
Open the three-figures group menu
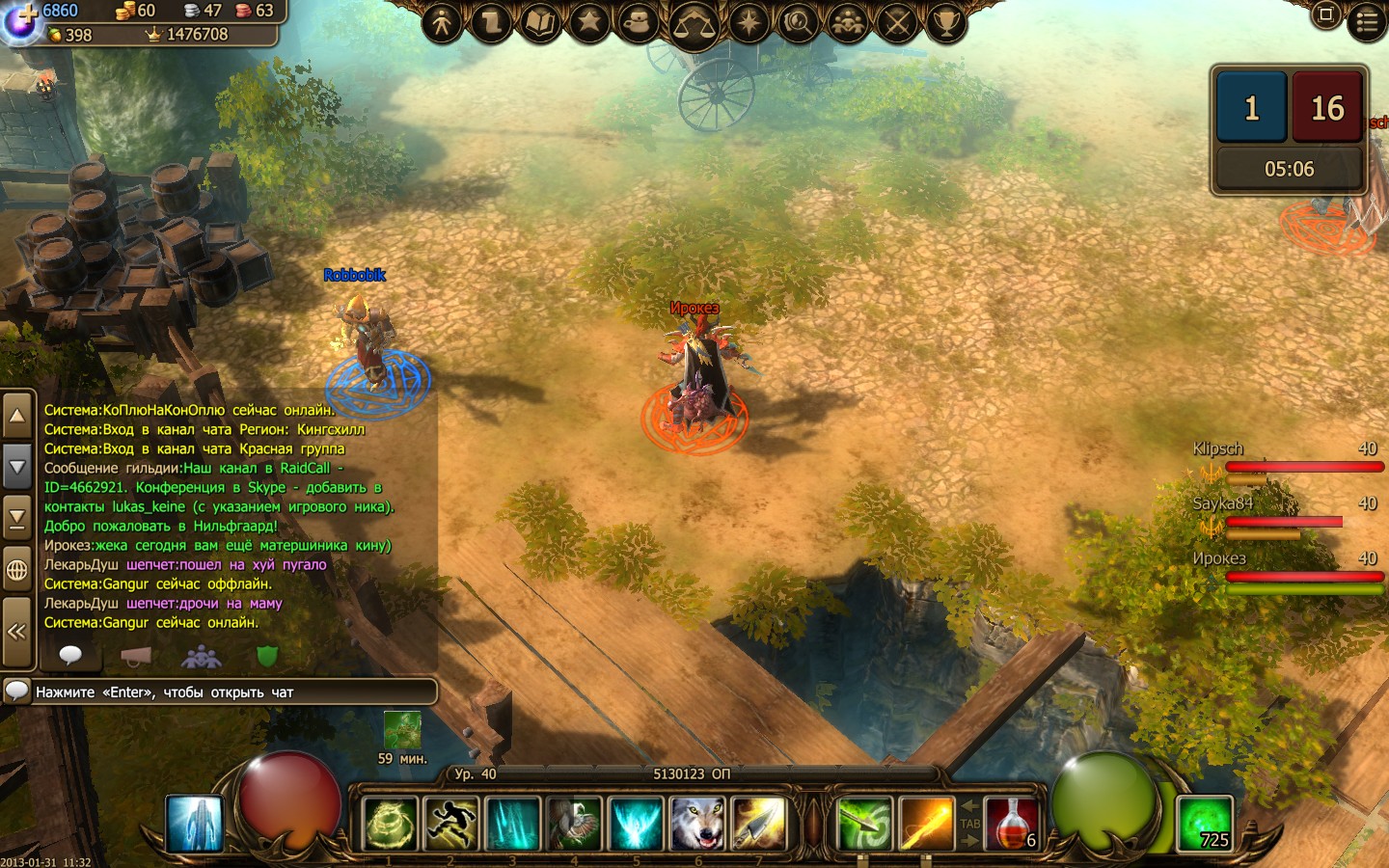[848, 21]
